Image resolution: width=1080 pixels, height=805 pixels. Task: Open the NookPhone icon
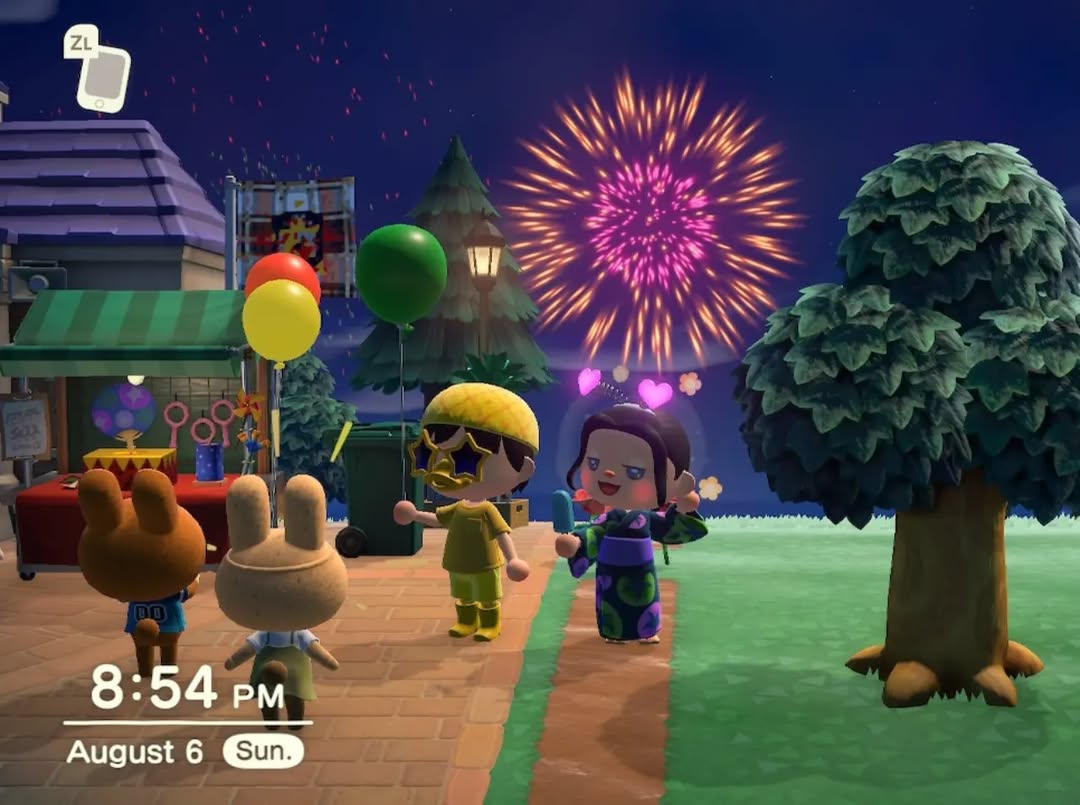pos(103,79)
